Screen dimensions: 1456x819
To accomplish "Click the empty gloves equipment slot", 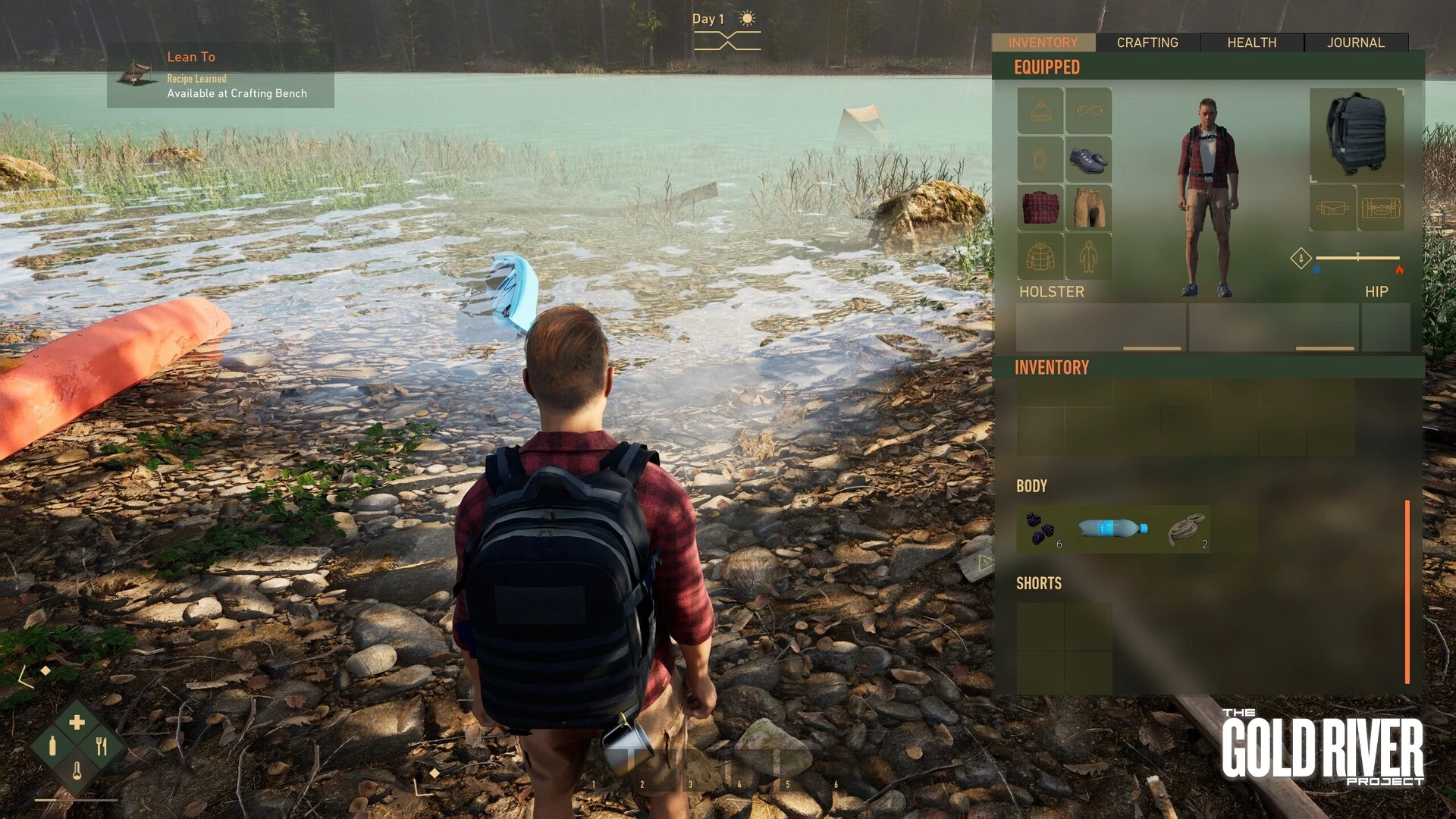I will (1040, 159).
